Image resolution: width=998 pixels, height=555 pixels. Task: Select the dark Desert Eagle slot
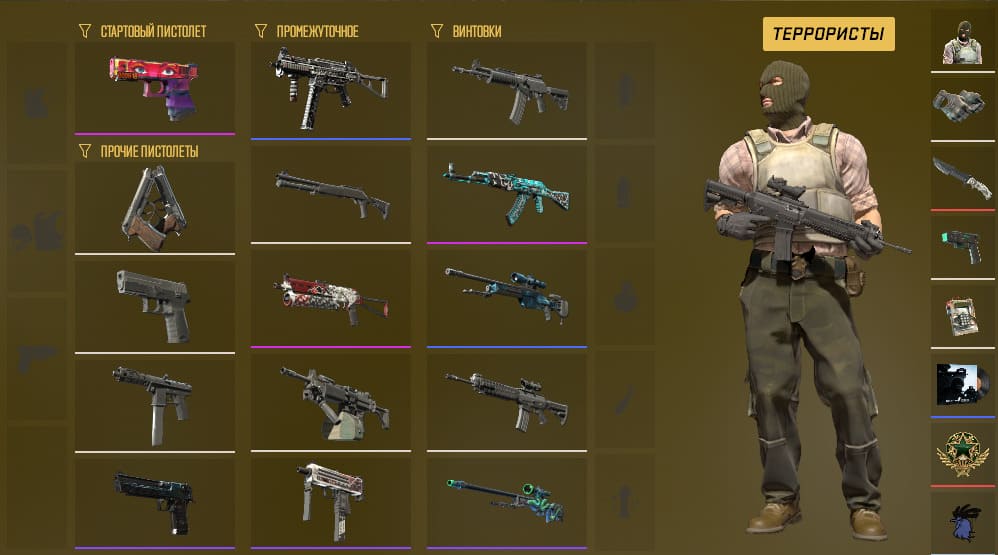click(154, 497)
